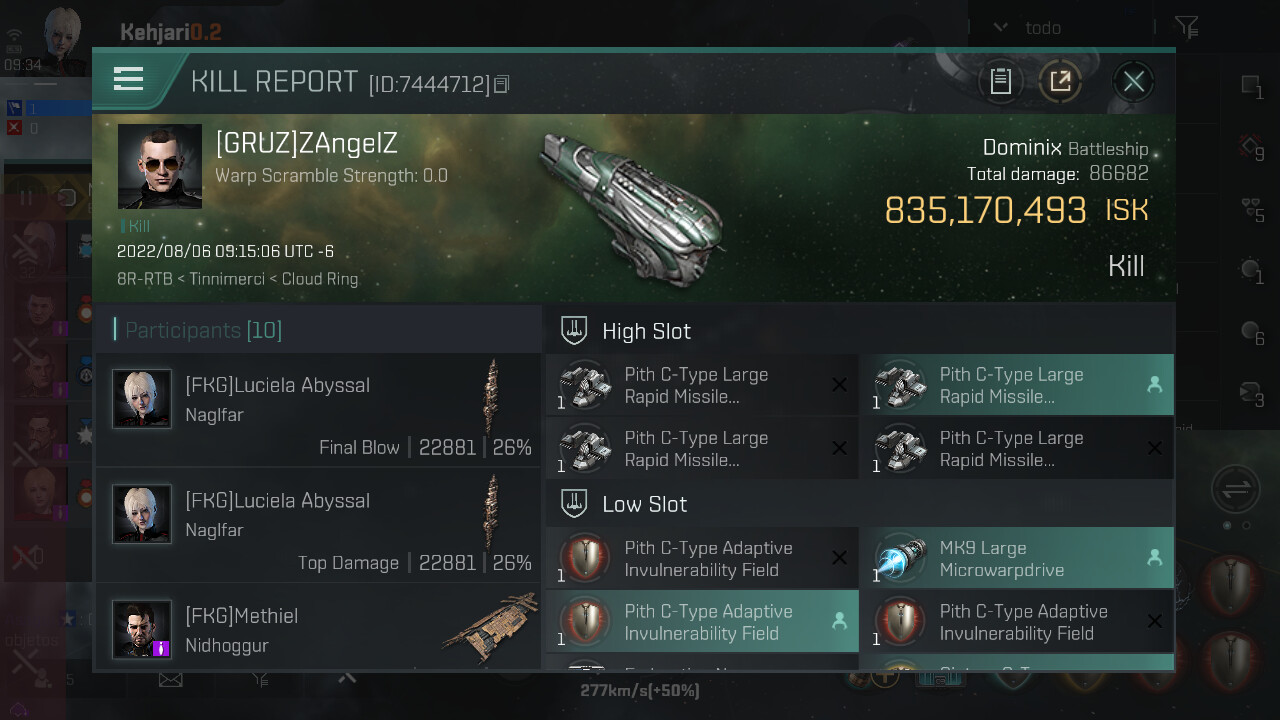Close the Kill Report window
1280x720 pixels.
click(x=1133, y=81)
